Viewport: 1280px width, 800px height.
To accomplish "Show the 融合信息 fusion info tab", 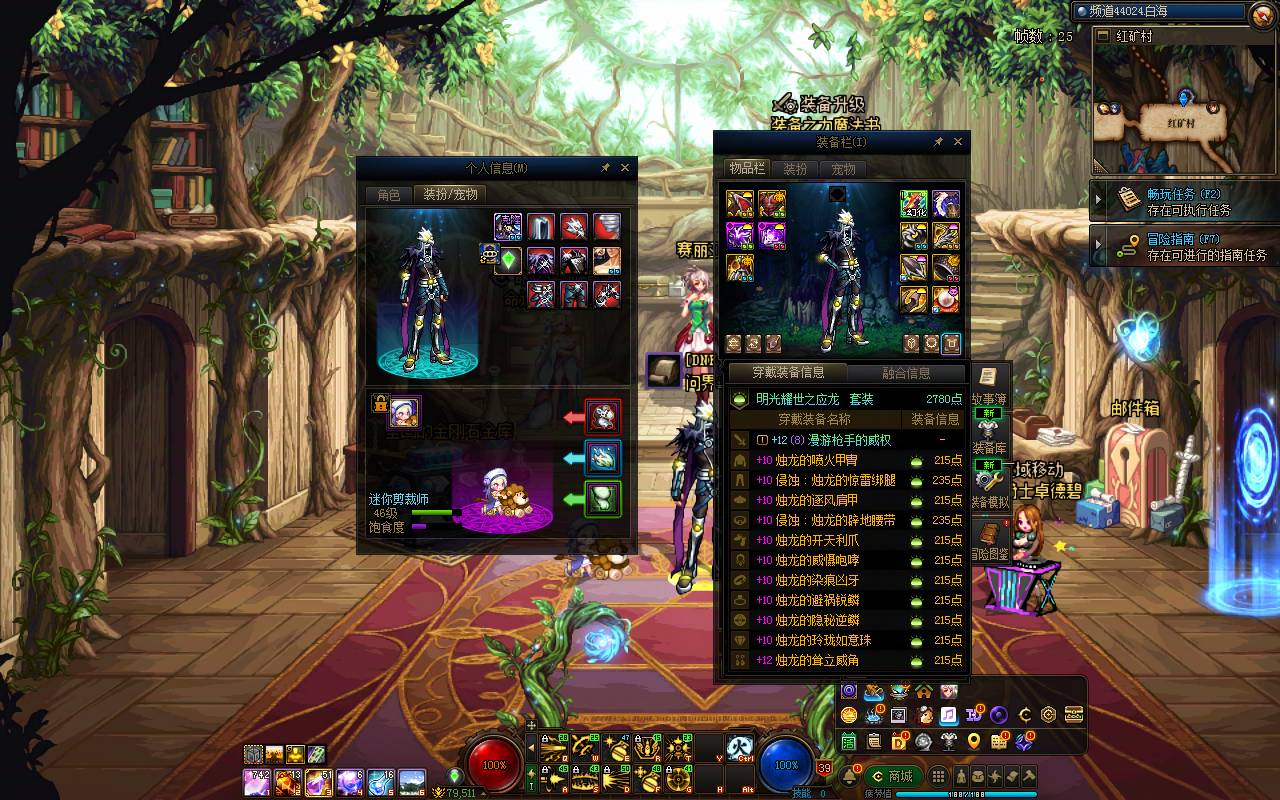I will (x=906, y=373).
